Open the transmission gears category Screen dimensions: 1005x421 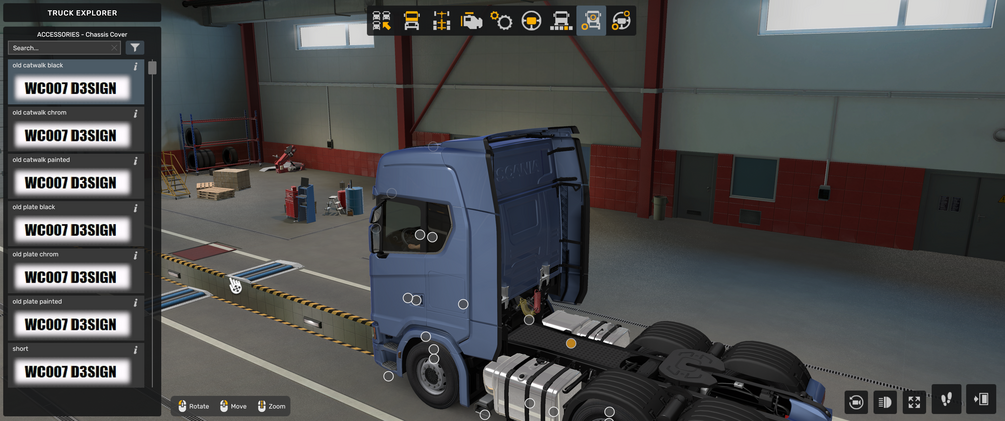click(x=501, y=21)
